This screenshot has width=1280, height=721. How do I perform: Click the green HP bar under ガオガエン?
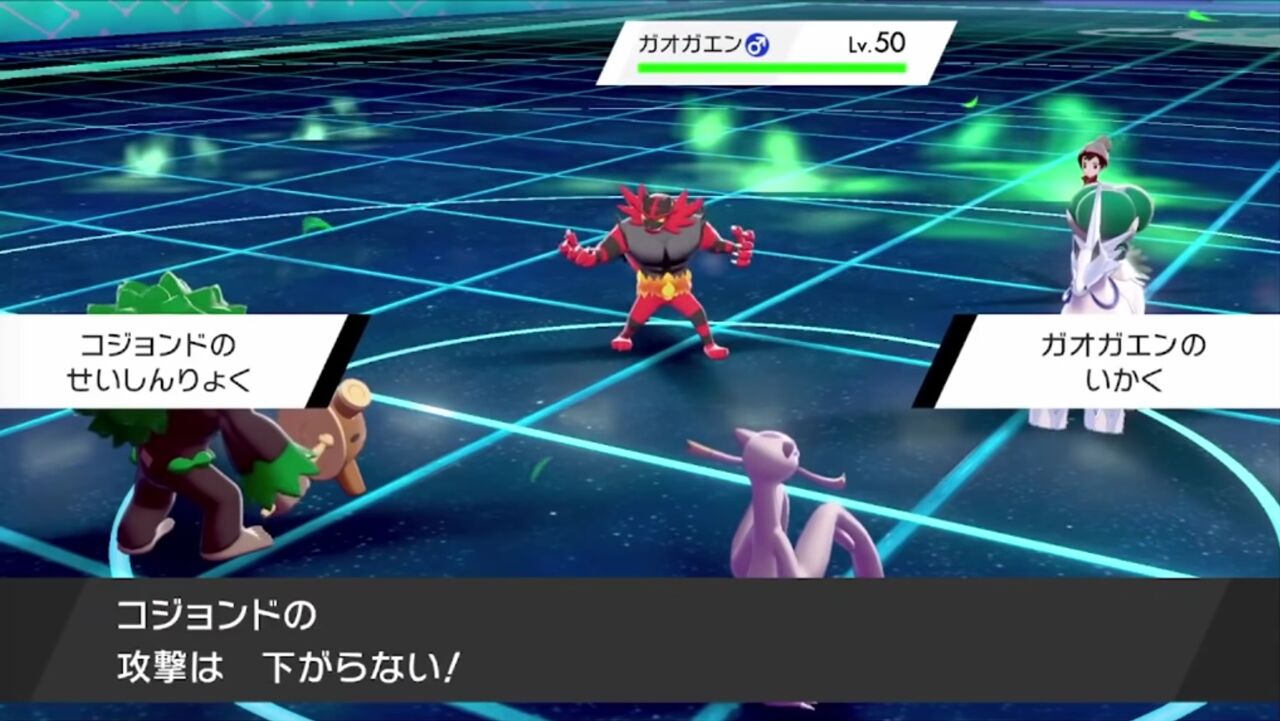click(770, 67)
